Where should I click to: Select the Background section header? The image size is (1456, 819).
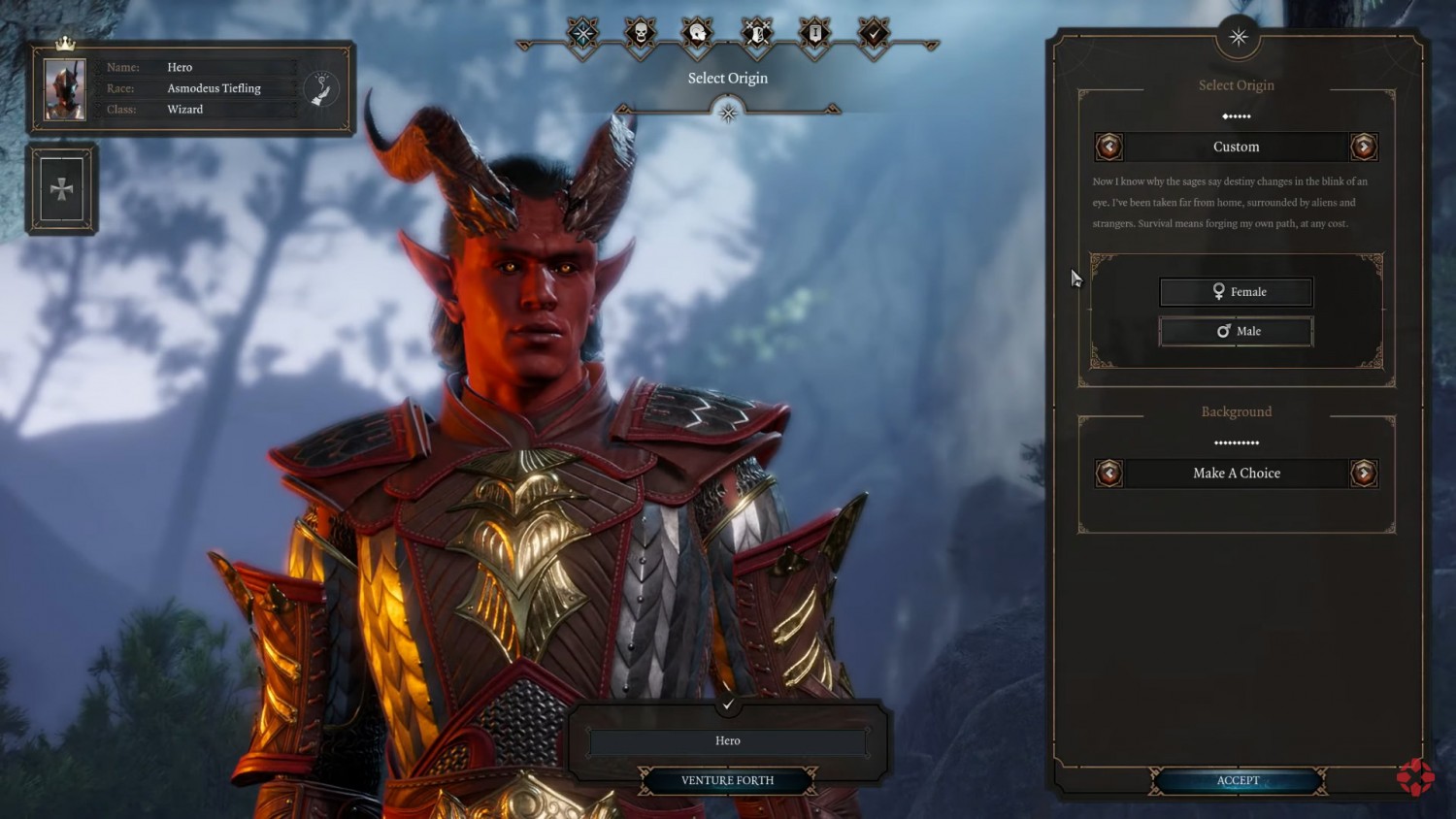coord(1236,411)
